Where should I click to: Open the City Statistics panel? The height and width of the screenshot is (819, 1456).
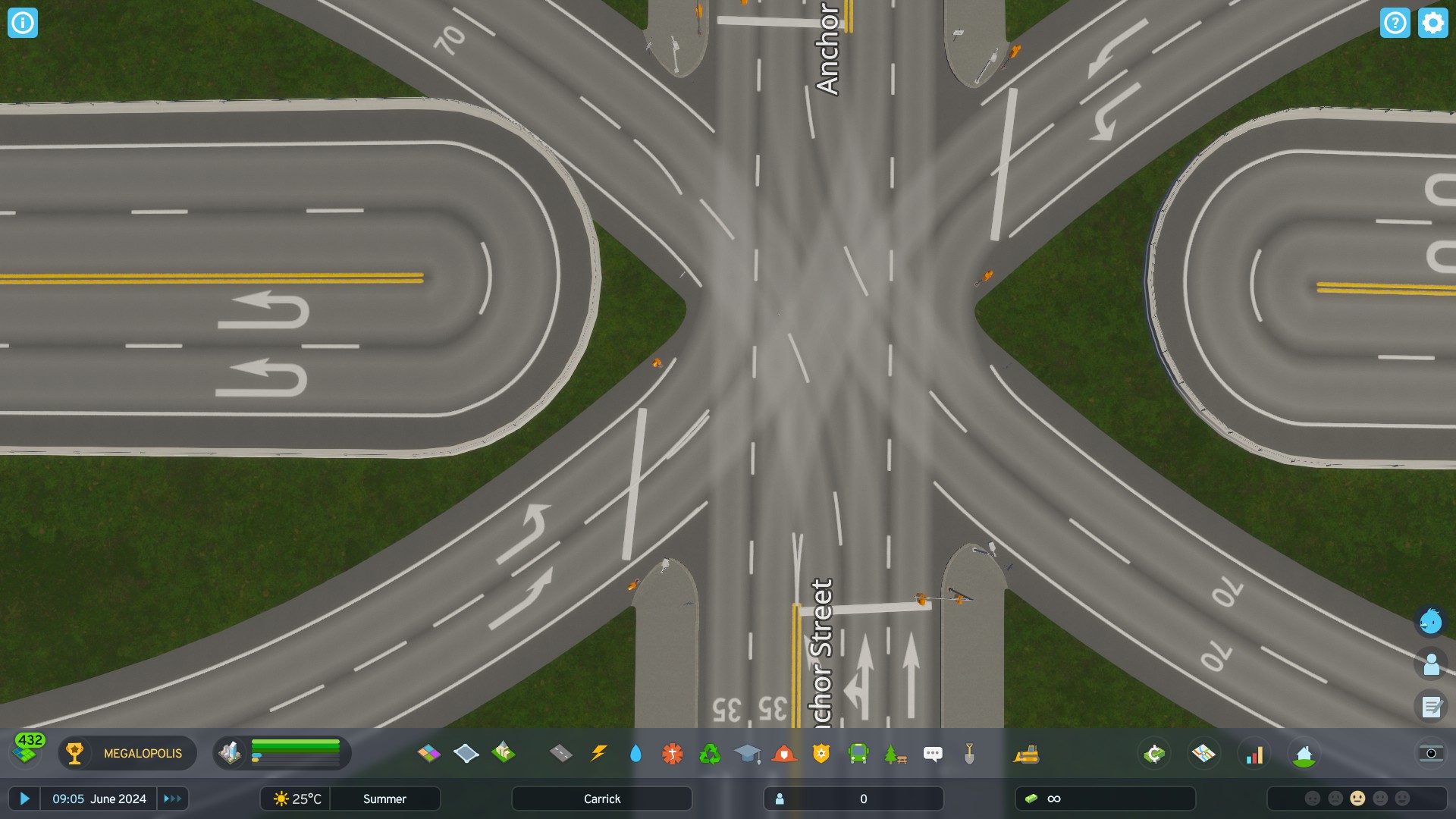click(1255, 753)
